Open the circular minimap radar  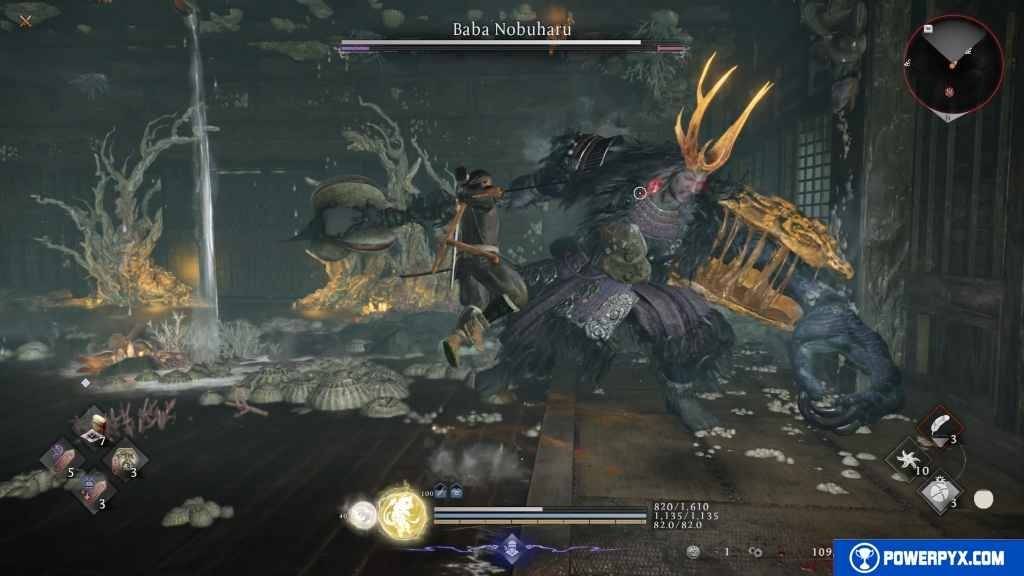[x=951, y=62]
